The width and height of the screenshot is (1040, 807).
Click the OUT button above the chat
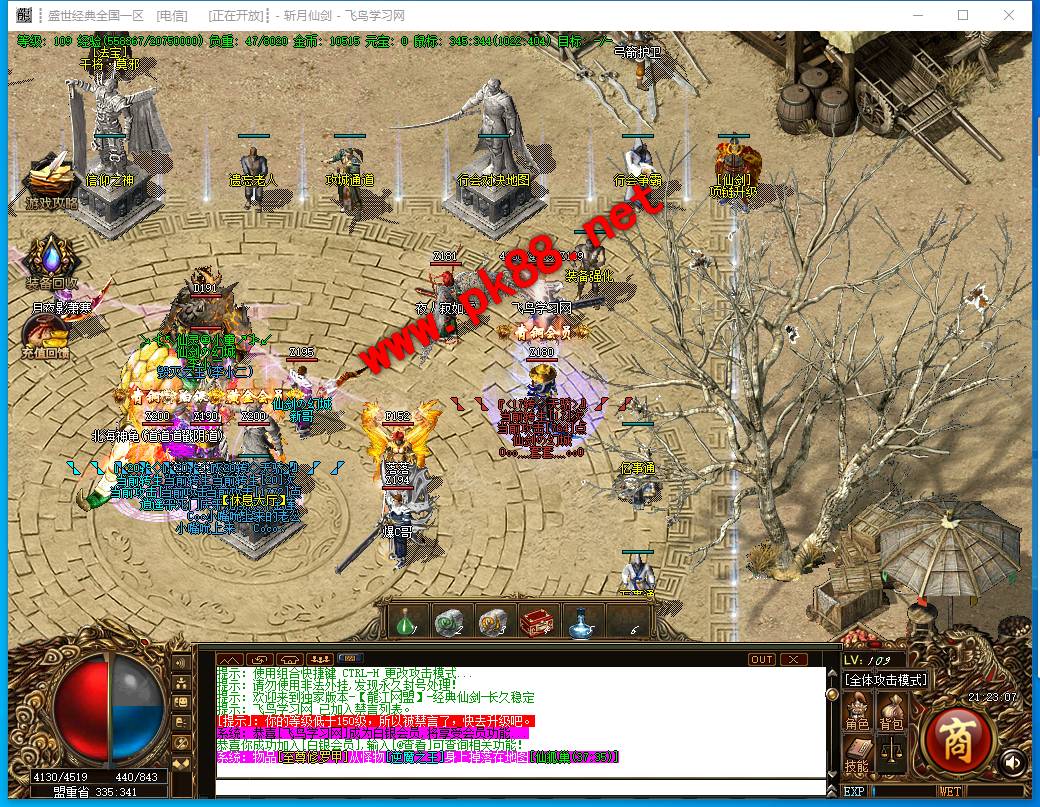click(762, 660)
